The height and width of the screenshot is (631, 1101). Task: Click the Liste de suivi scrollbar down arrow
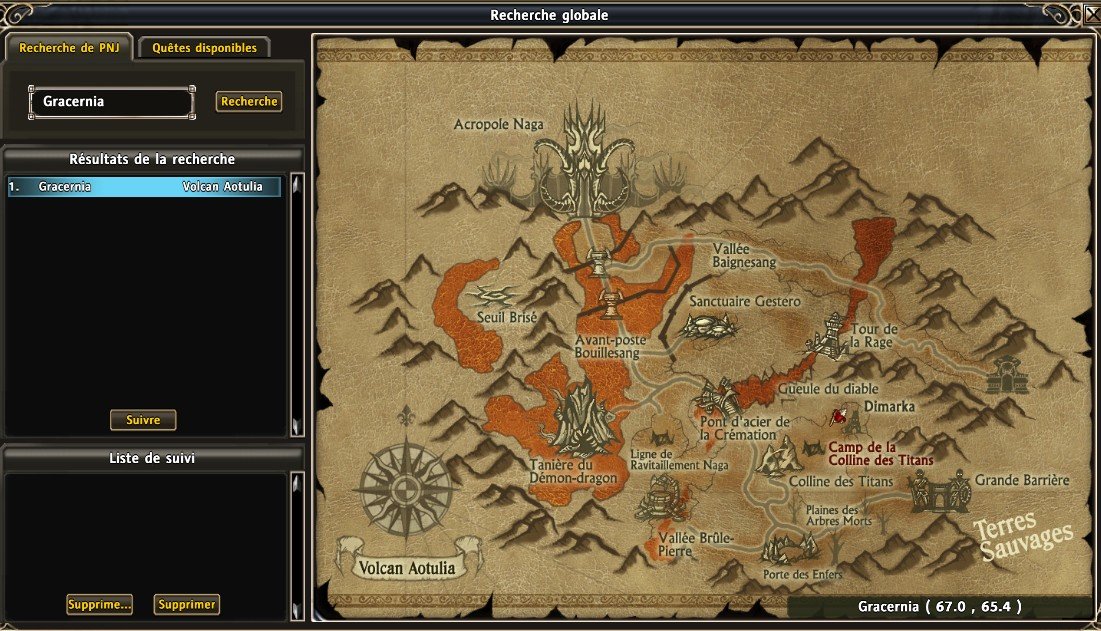pos(296,610)
